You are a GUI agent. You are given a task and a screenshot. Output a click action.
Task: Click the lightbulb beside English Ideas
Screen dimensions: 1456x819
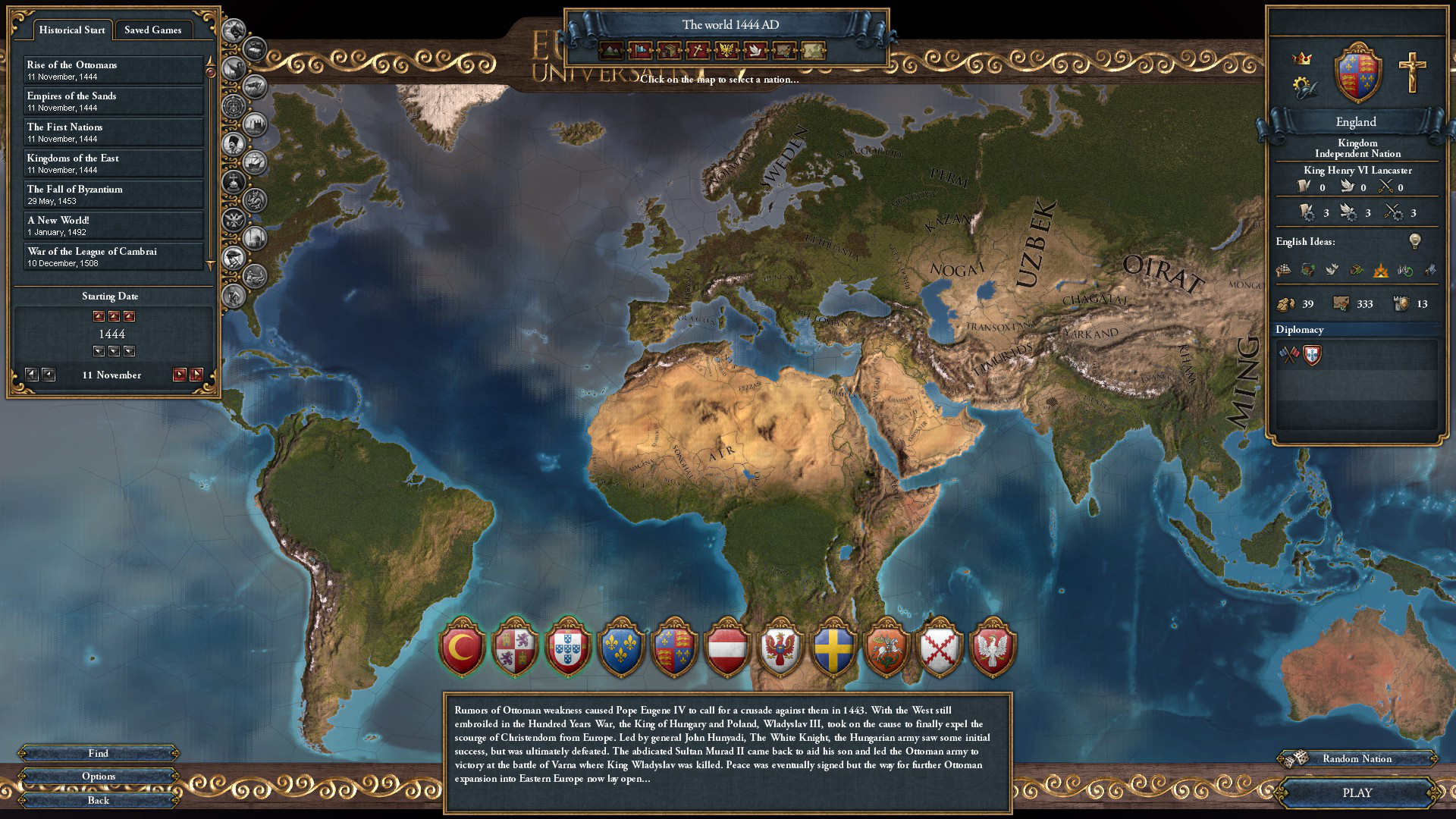[1414, 242]
